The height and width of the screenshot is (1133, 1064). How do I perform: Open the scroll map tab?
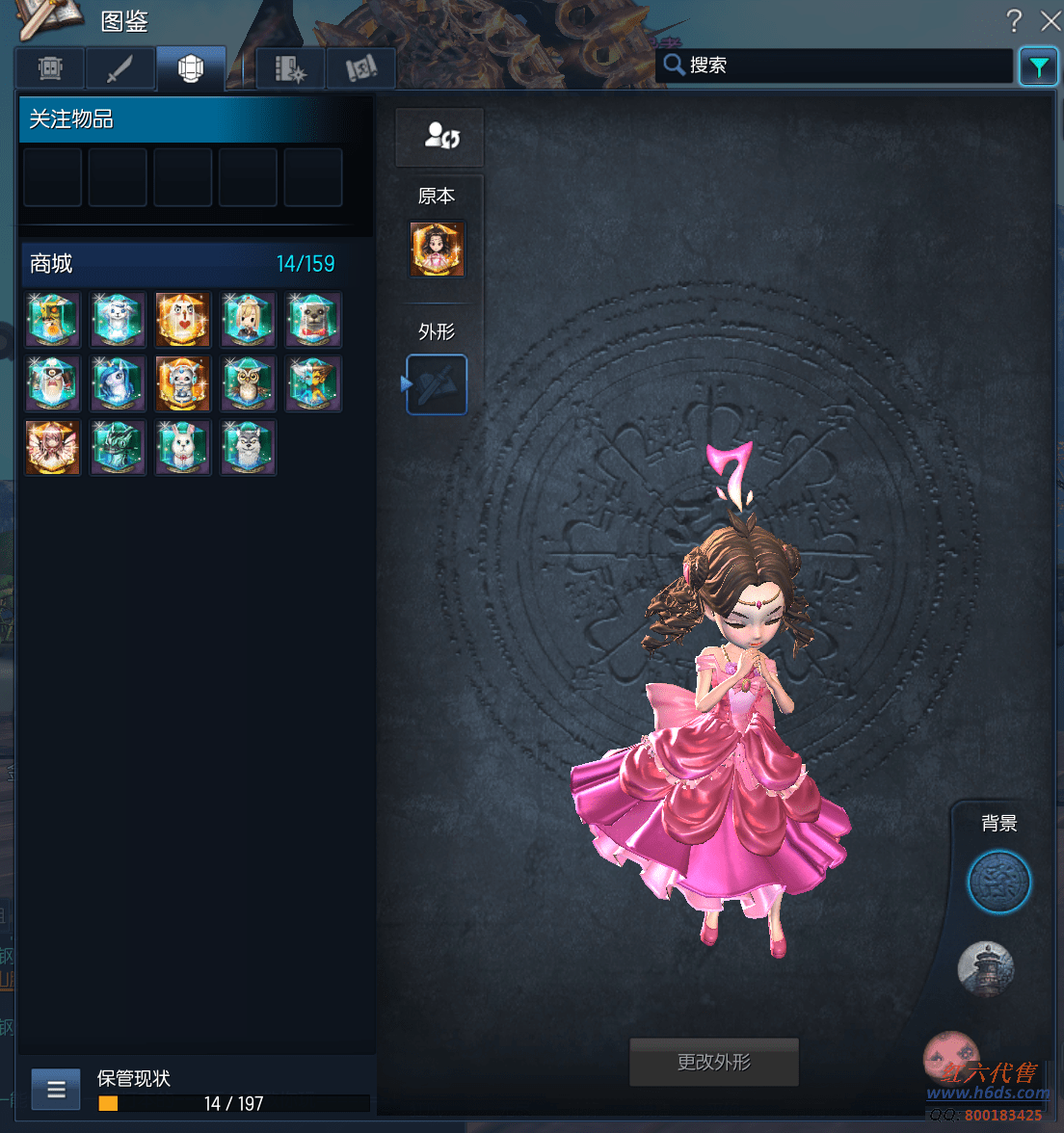360,68
